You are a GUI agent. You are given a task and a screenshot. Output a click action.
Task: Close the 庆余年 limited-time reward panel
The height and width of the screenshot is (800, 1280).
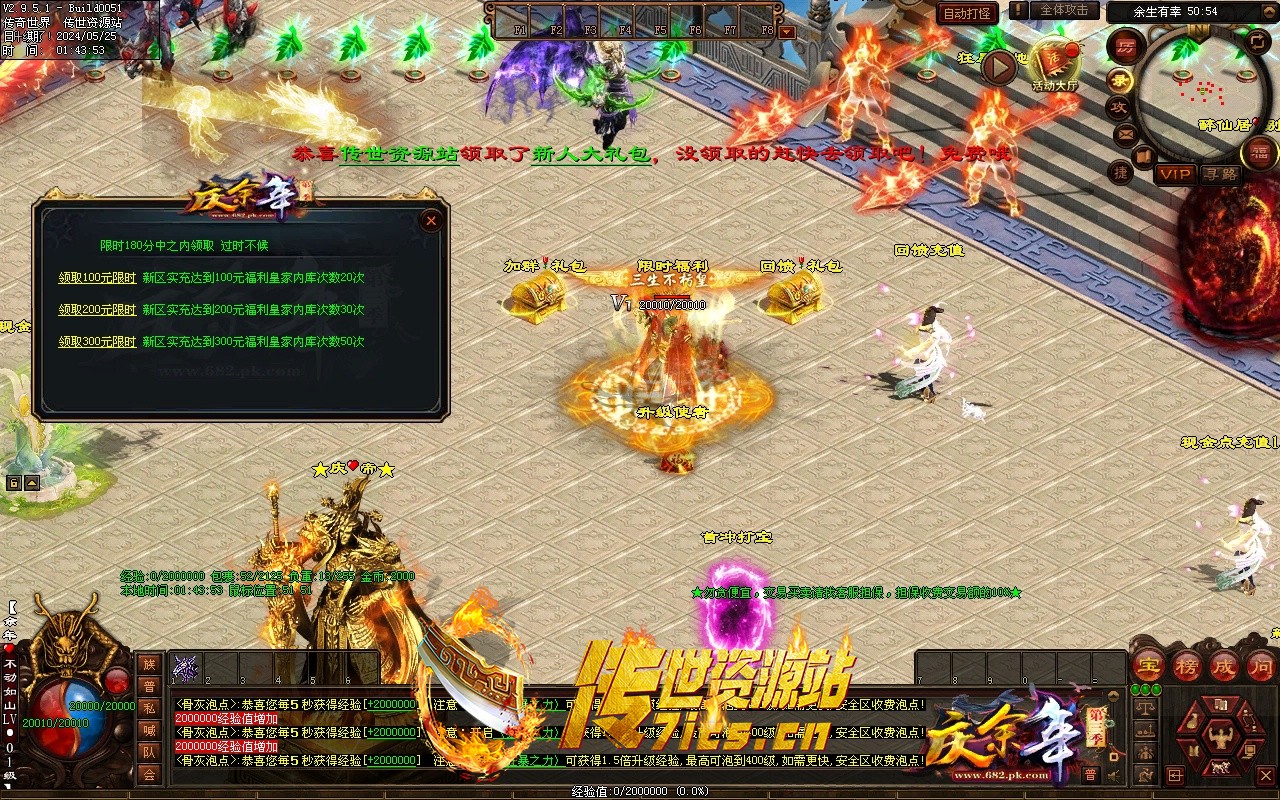point(431,220)
